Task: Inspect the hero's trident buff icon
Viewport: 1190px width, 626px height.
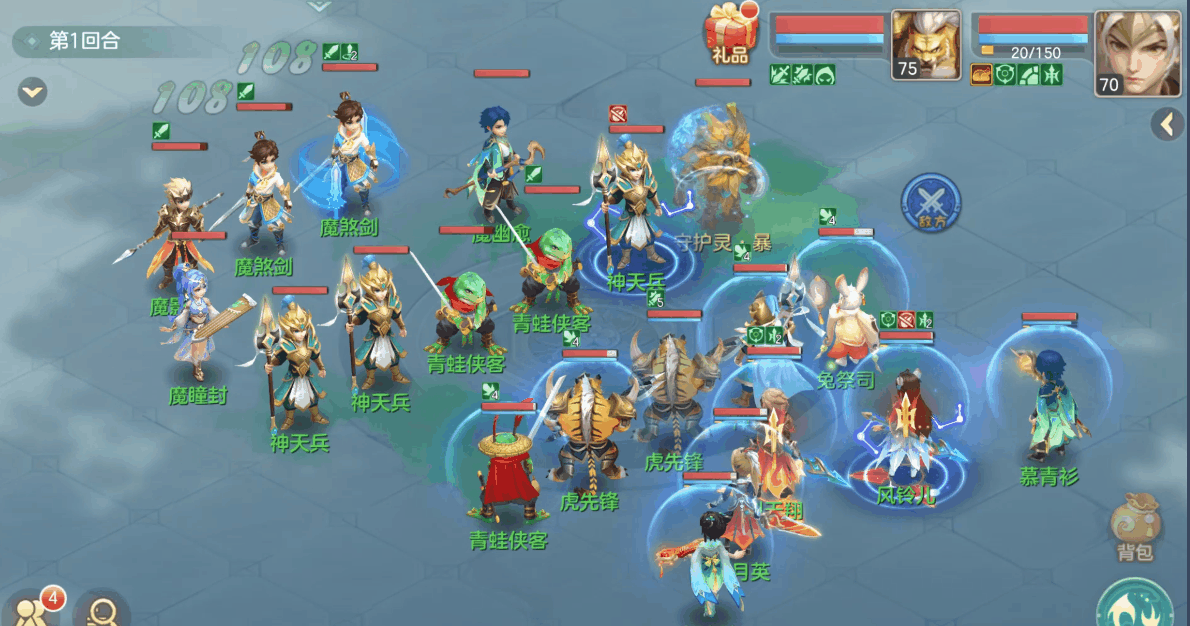Action: pyautogui.click(x=1052, y=75)
